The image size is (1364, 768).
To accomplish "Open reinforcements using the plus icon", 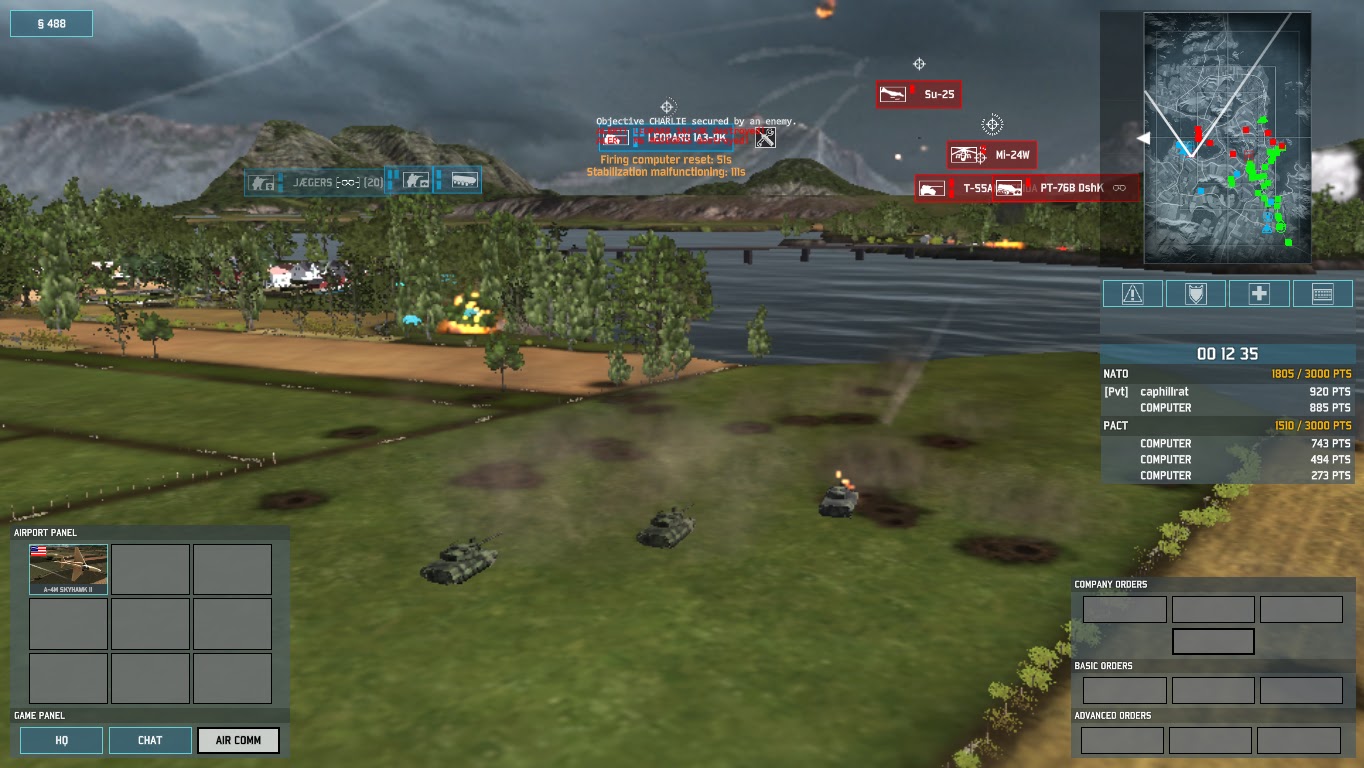I will pyautogui.click(x=1258, y=293).
